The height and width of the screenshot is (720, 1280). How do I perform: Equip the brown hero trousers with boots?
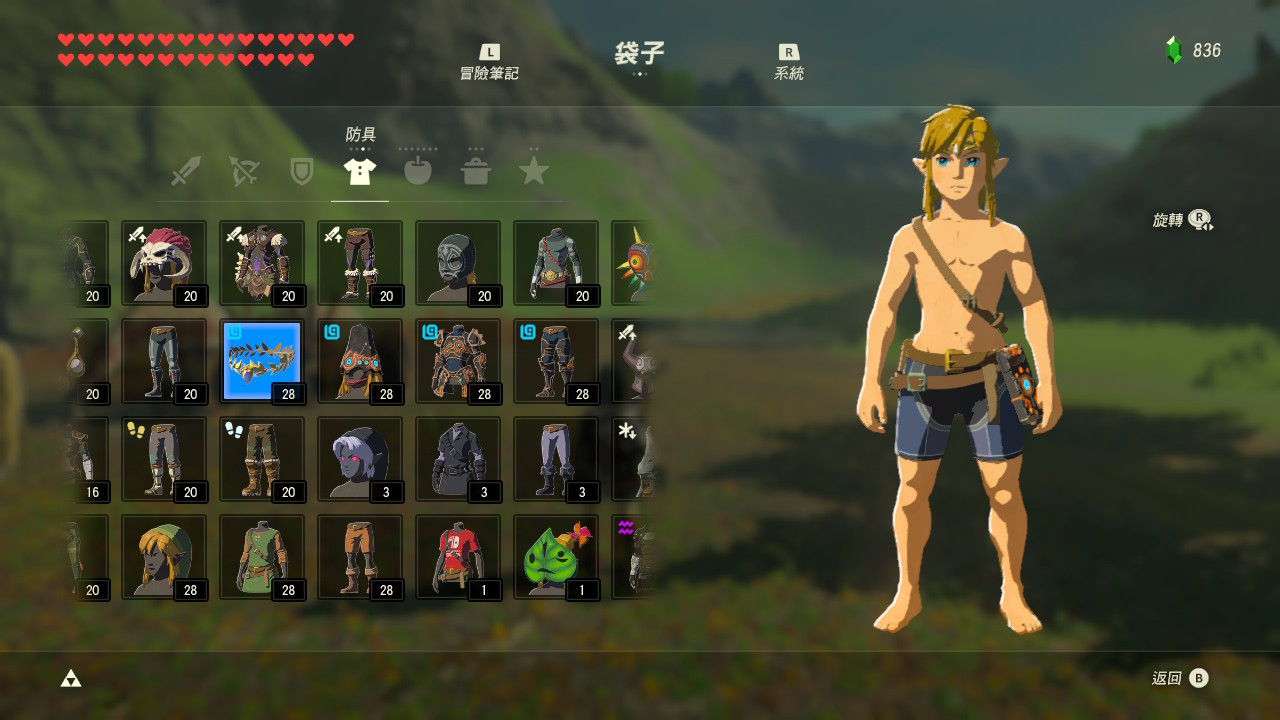tap(360, 557)
